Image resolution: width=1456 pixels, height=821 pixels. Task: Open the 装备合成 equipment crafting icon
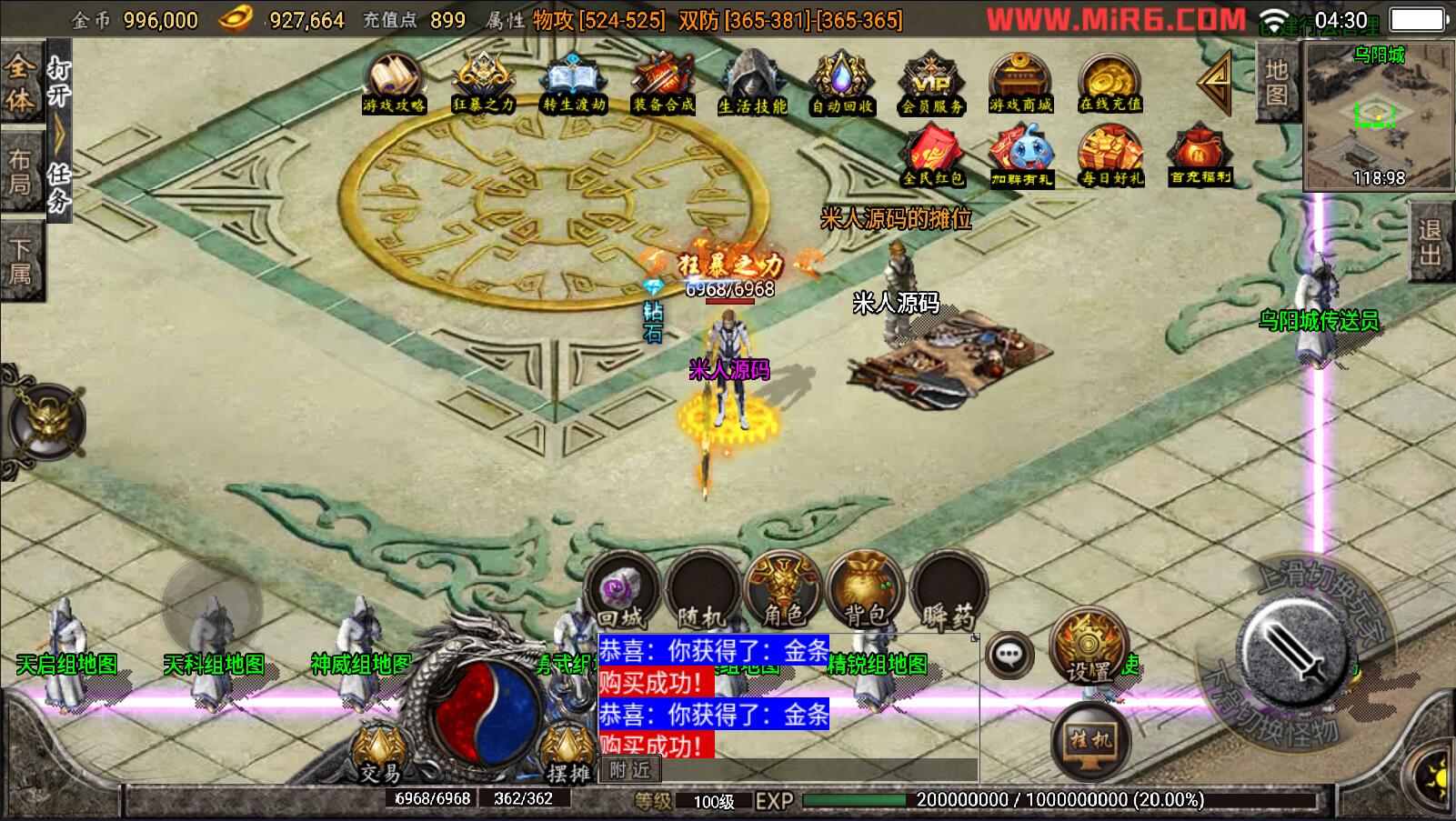tap(663, 82)
